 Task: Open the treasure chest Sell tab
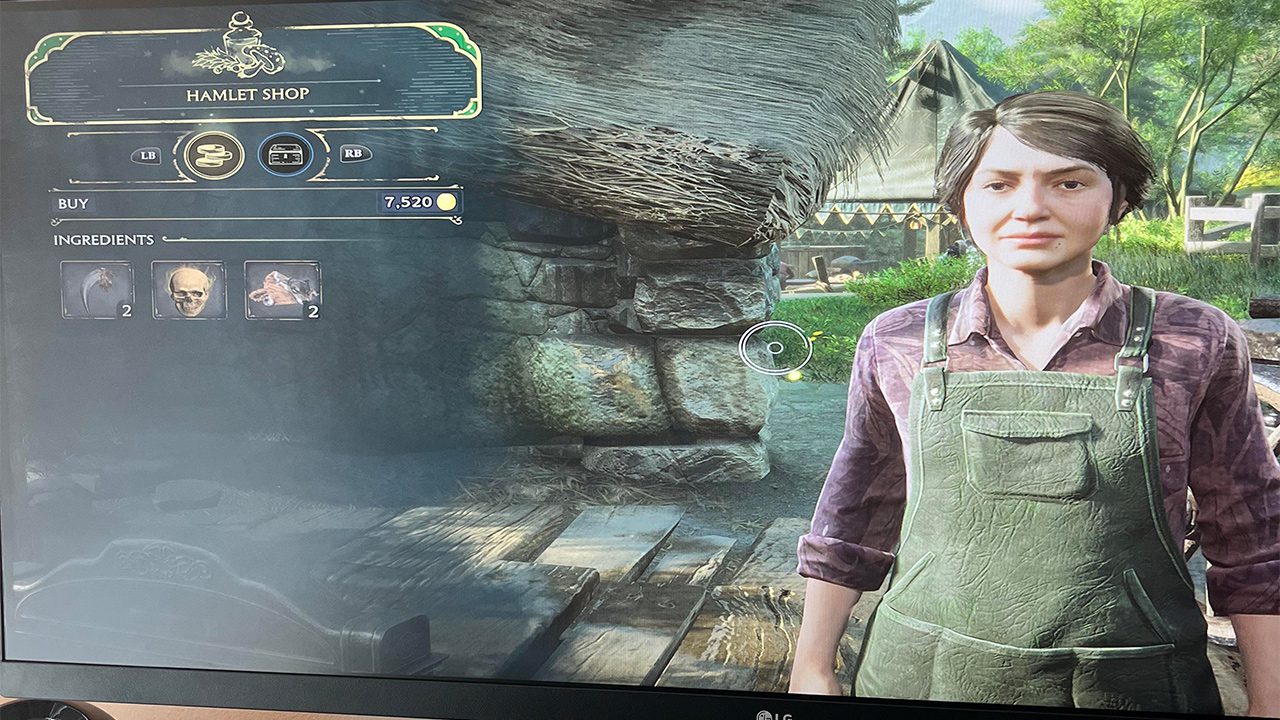[x=285, y=155]
